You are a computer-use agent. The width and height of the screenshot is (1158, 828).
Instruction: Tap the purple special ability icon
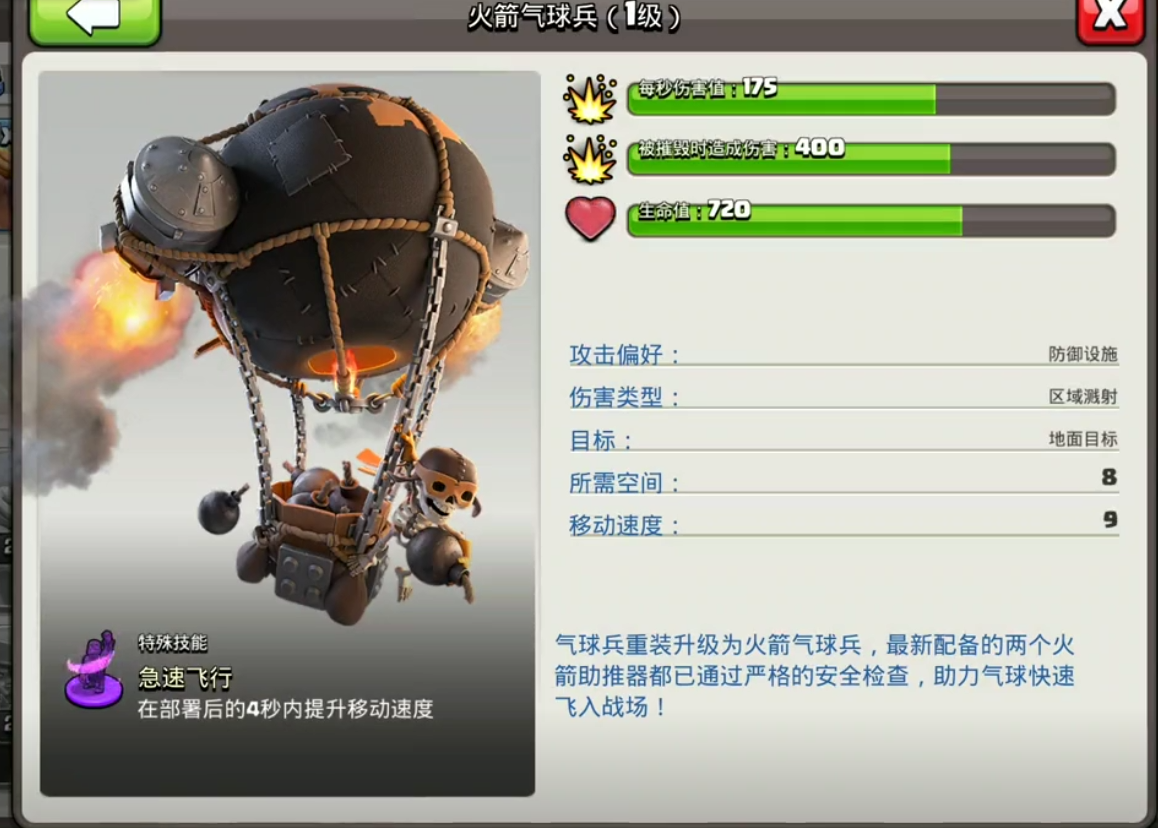[94, 670]
